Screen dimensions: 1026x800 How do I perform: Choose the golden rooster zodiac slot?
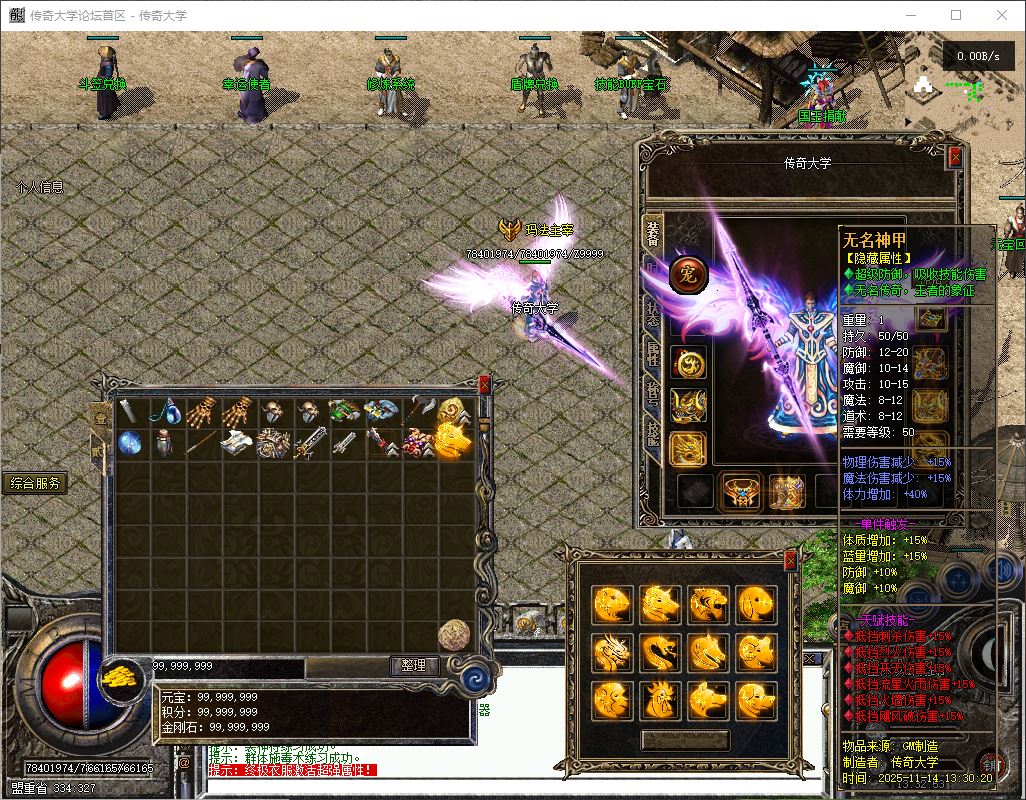660,699
